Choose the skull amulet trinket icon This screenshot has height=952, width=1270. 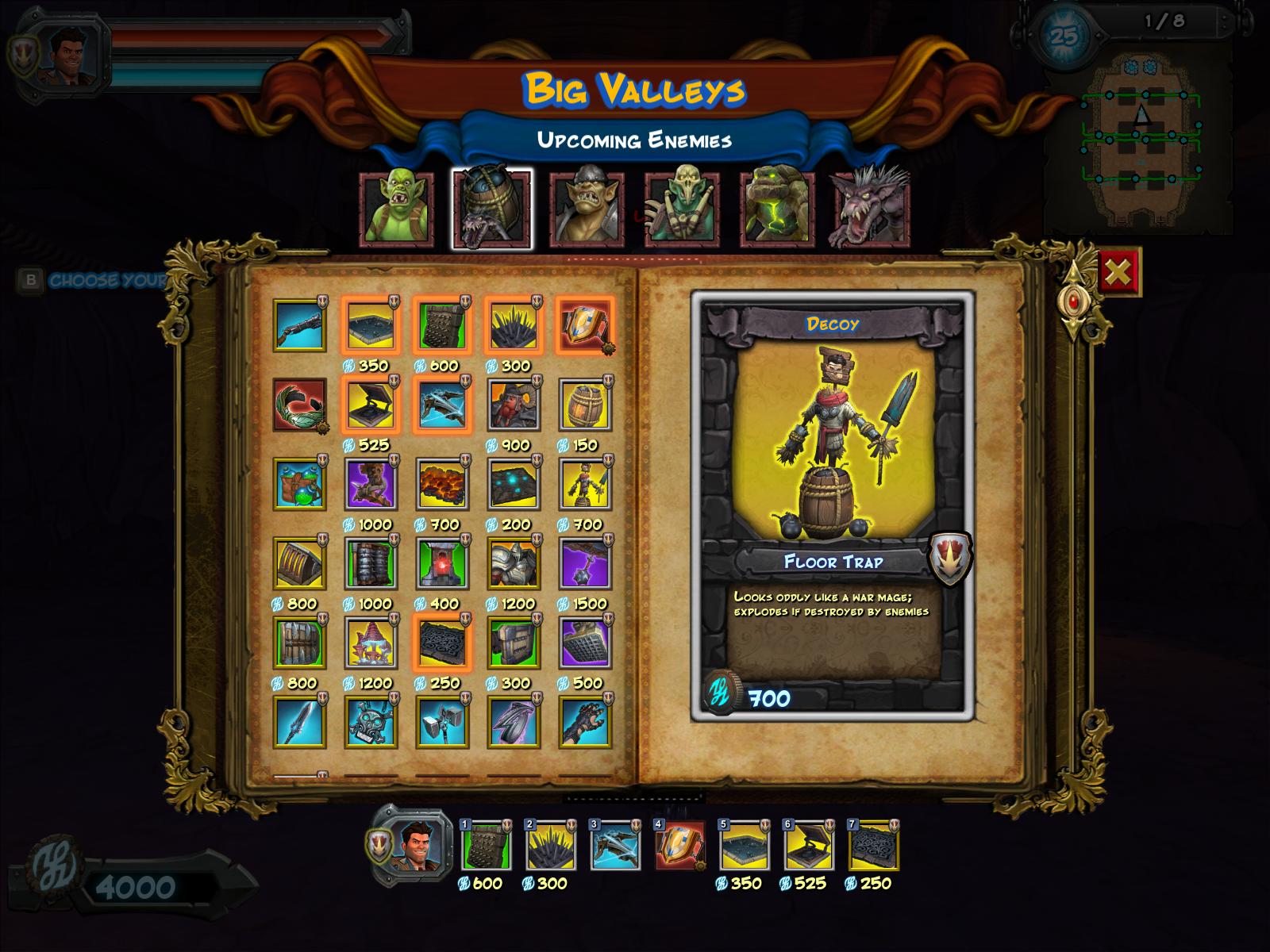tap(371, 722)
